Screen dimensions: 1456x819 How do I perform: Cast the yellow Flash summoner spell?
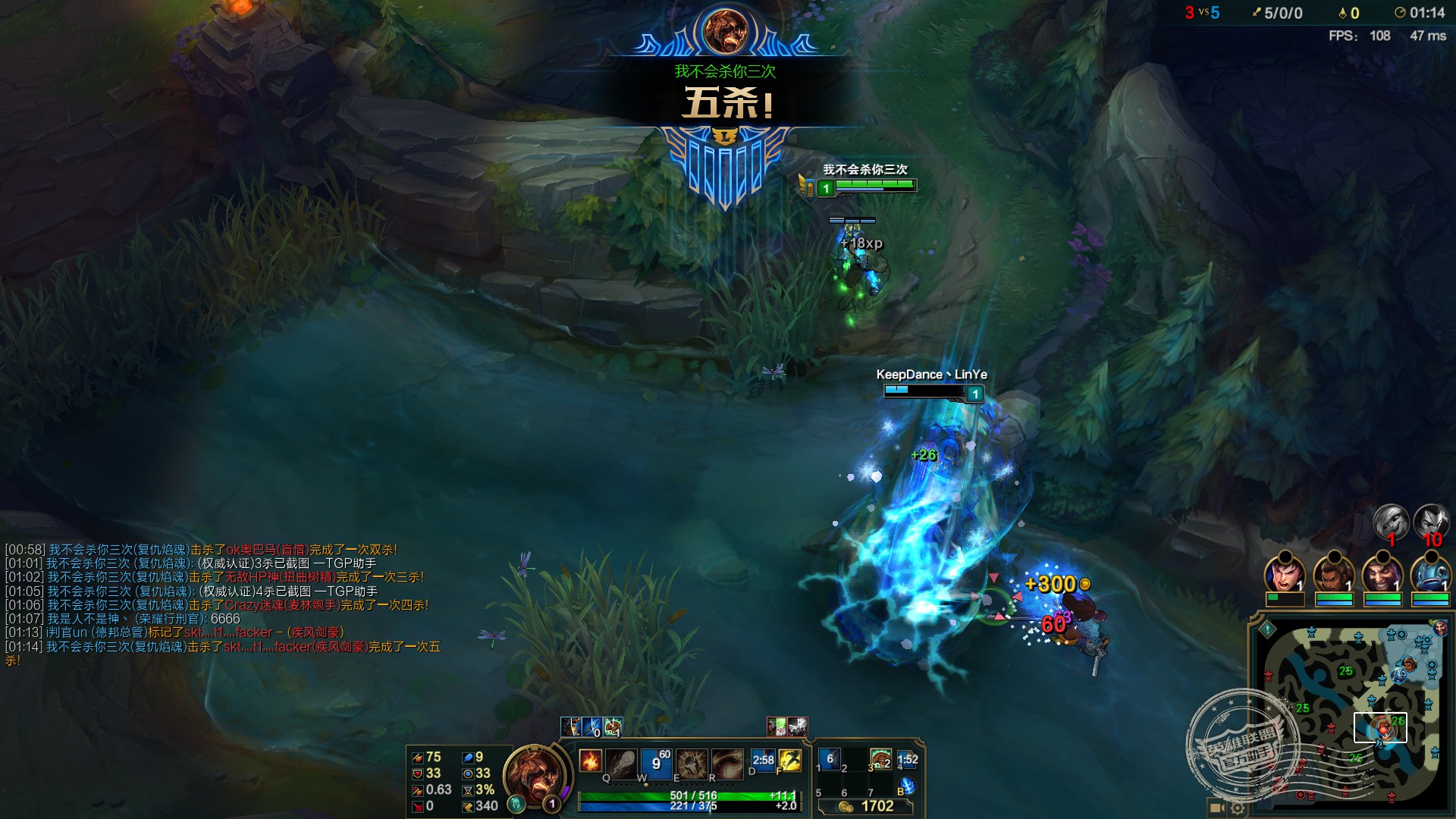(x=790, y=761)
